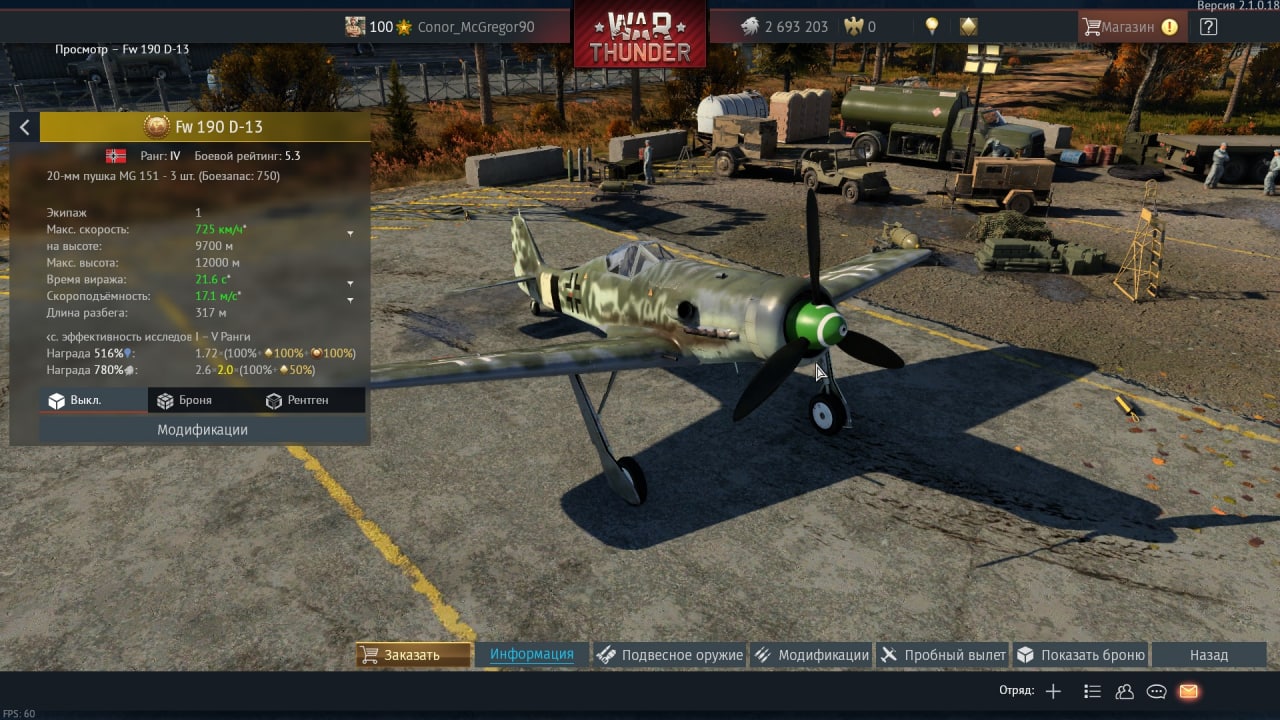Expand the Макс. скорость details arrow
Screen dimensions: 1280x720
(350, 233)
